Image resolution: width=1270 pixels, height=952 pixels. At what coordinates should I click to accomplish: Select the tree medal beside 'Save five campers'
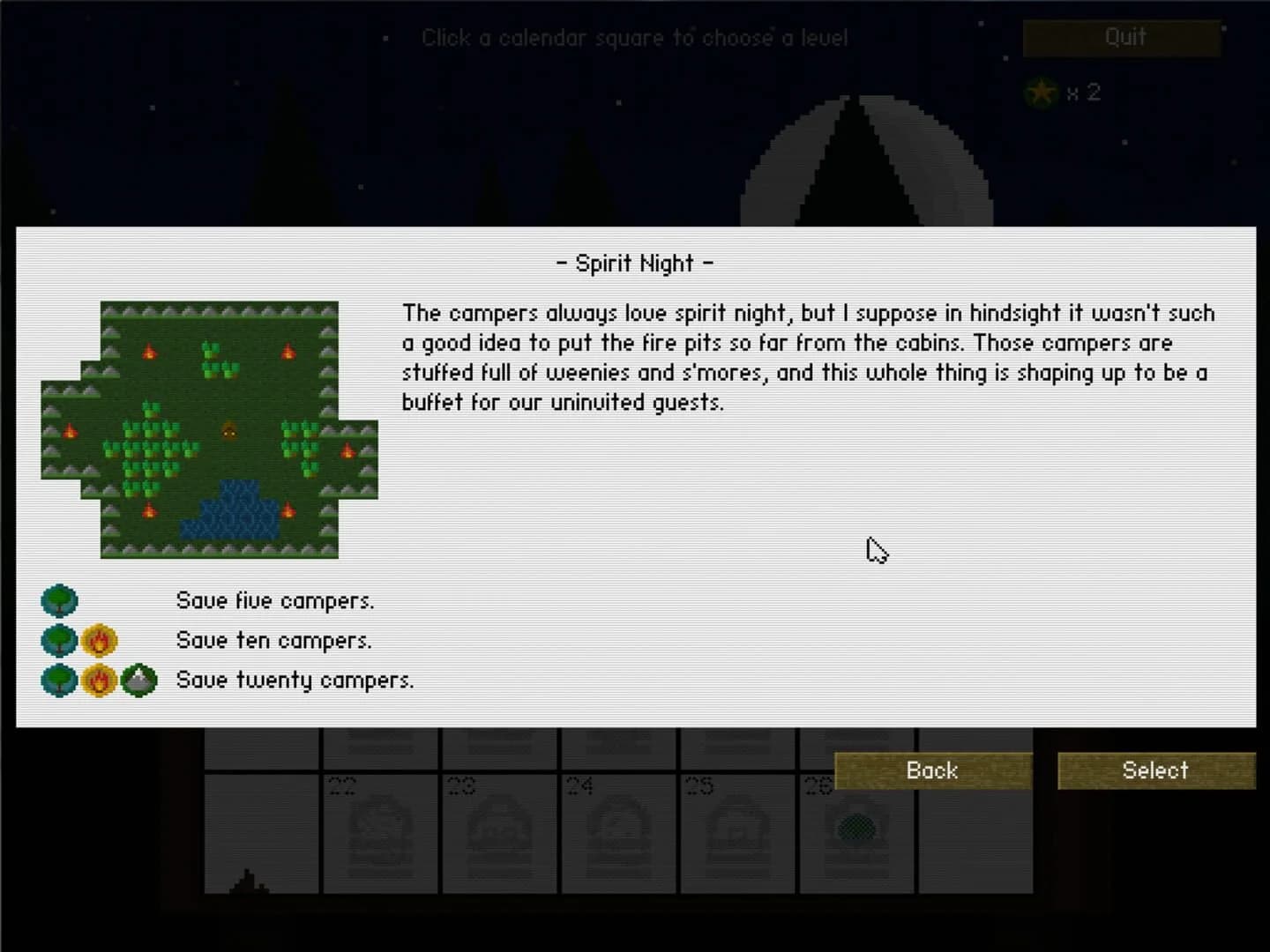coord(59,600)
